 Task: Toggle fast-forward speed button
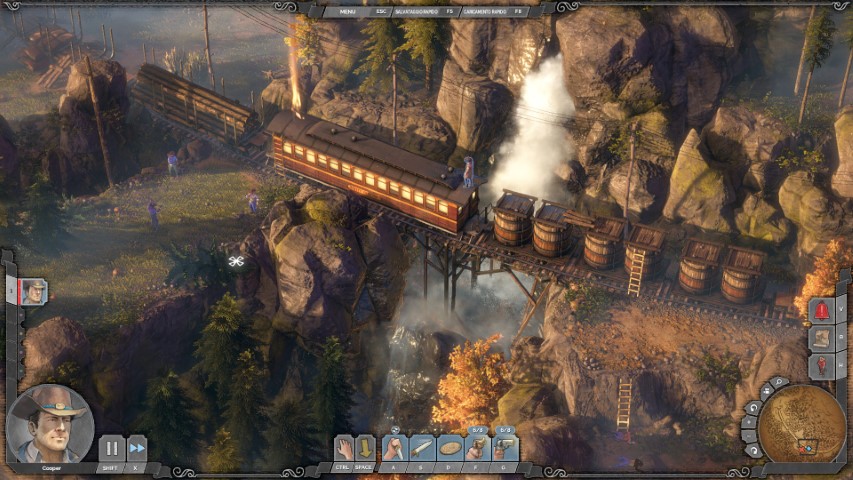(x=137, y=449)
